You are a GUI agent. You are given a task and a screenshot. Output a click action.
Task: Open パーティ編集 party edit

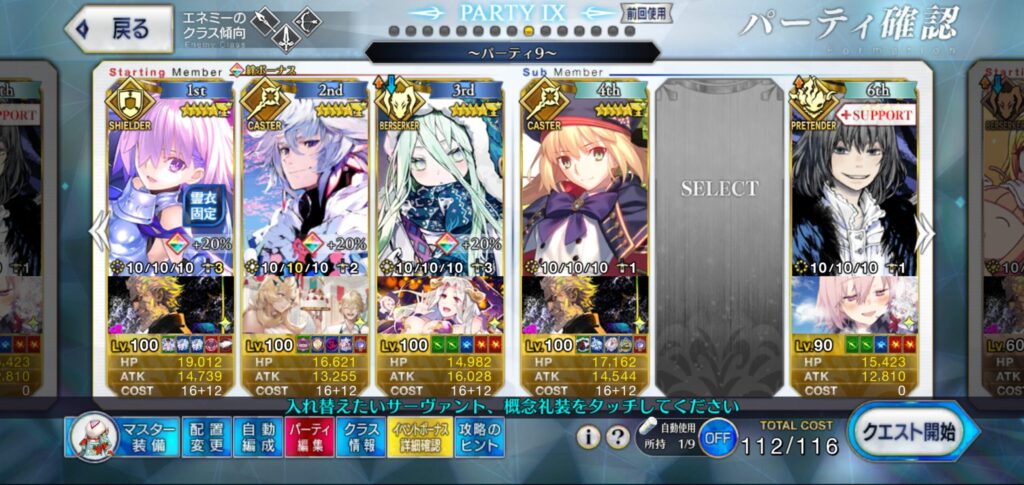pyautogui.click(x=309, y=437)
